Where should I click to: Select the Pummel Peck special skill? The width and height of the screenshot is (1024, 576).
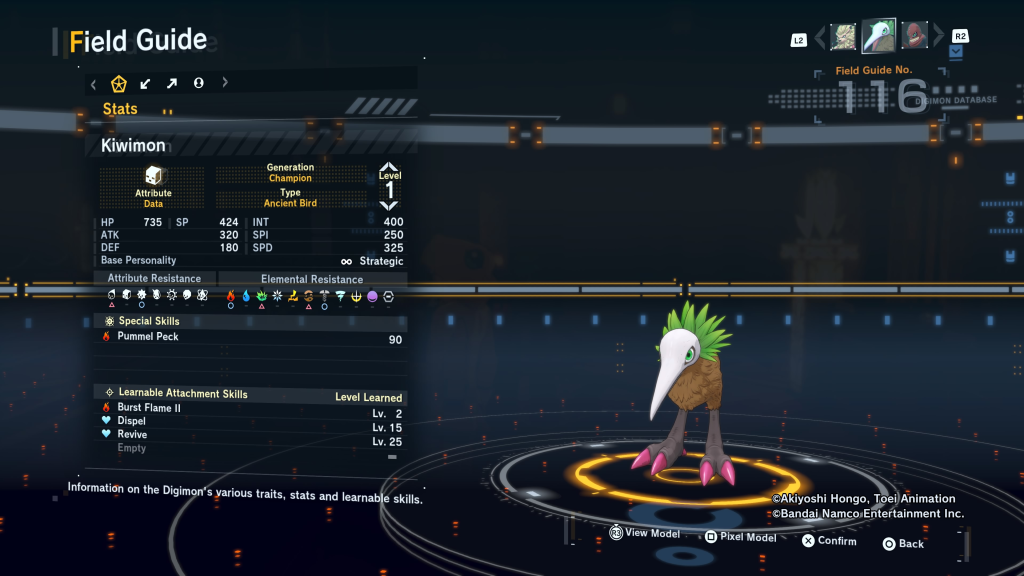pos(148,337)
